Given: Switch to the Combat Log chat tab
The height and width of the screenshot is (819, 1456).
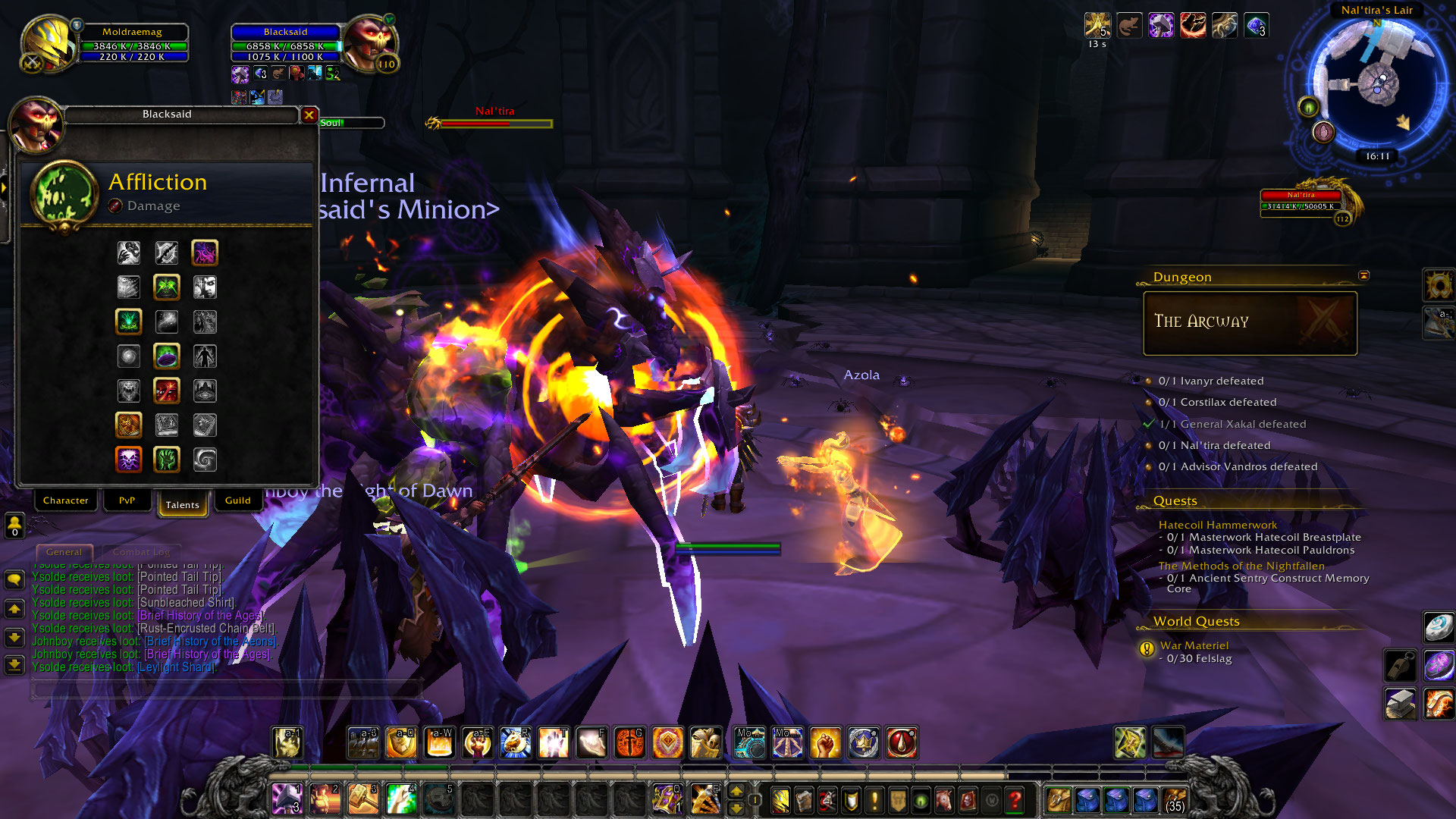Looking at the screenshot, I should coord(142,552).
